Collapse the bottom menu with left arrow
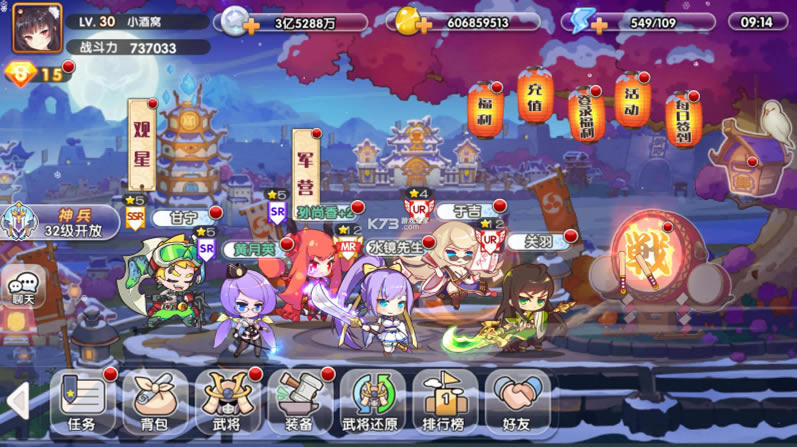 (17, 402)
